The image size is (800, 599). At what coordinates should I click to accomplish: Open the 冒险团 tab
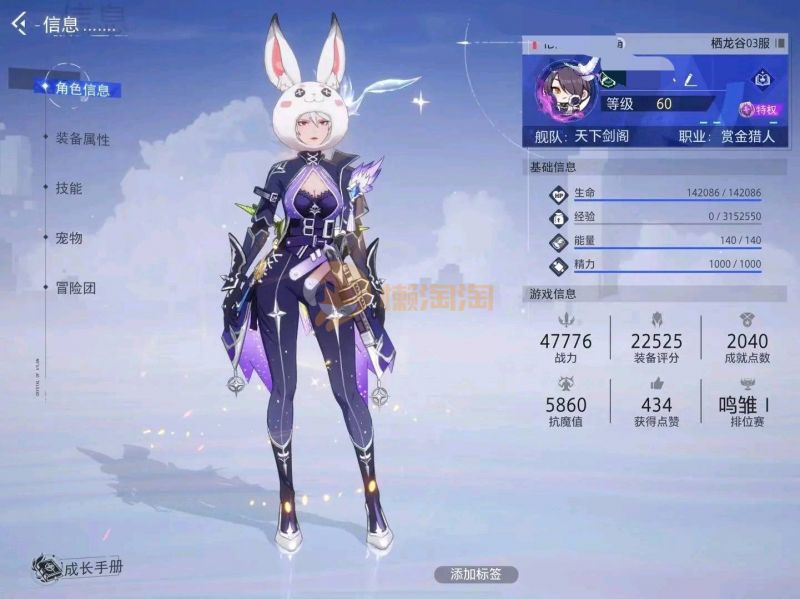pyautogui.click(x=75, y=288)
